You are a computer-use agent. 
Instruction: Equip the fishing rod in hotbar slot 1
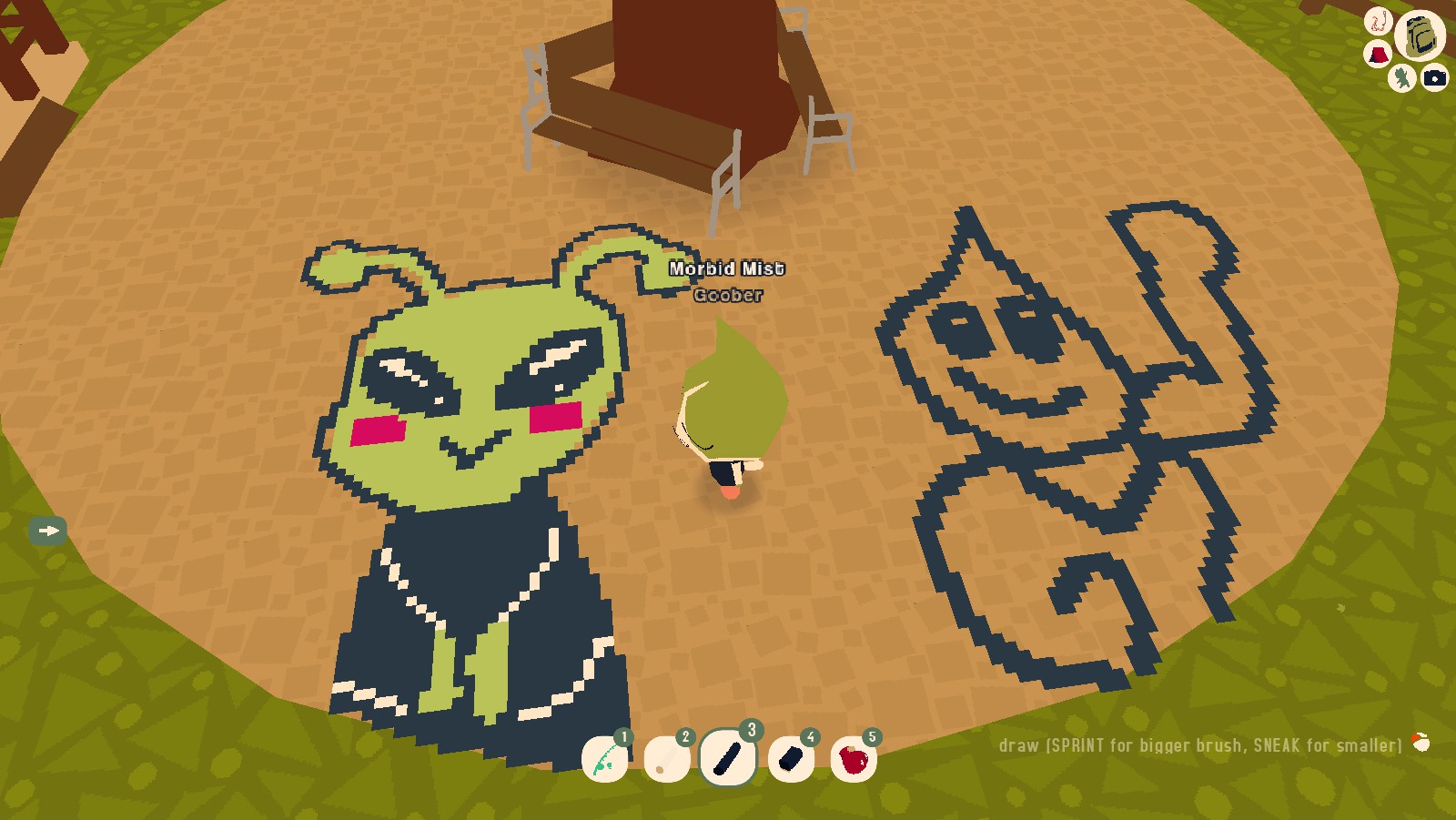(x=603, y=759)
